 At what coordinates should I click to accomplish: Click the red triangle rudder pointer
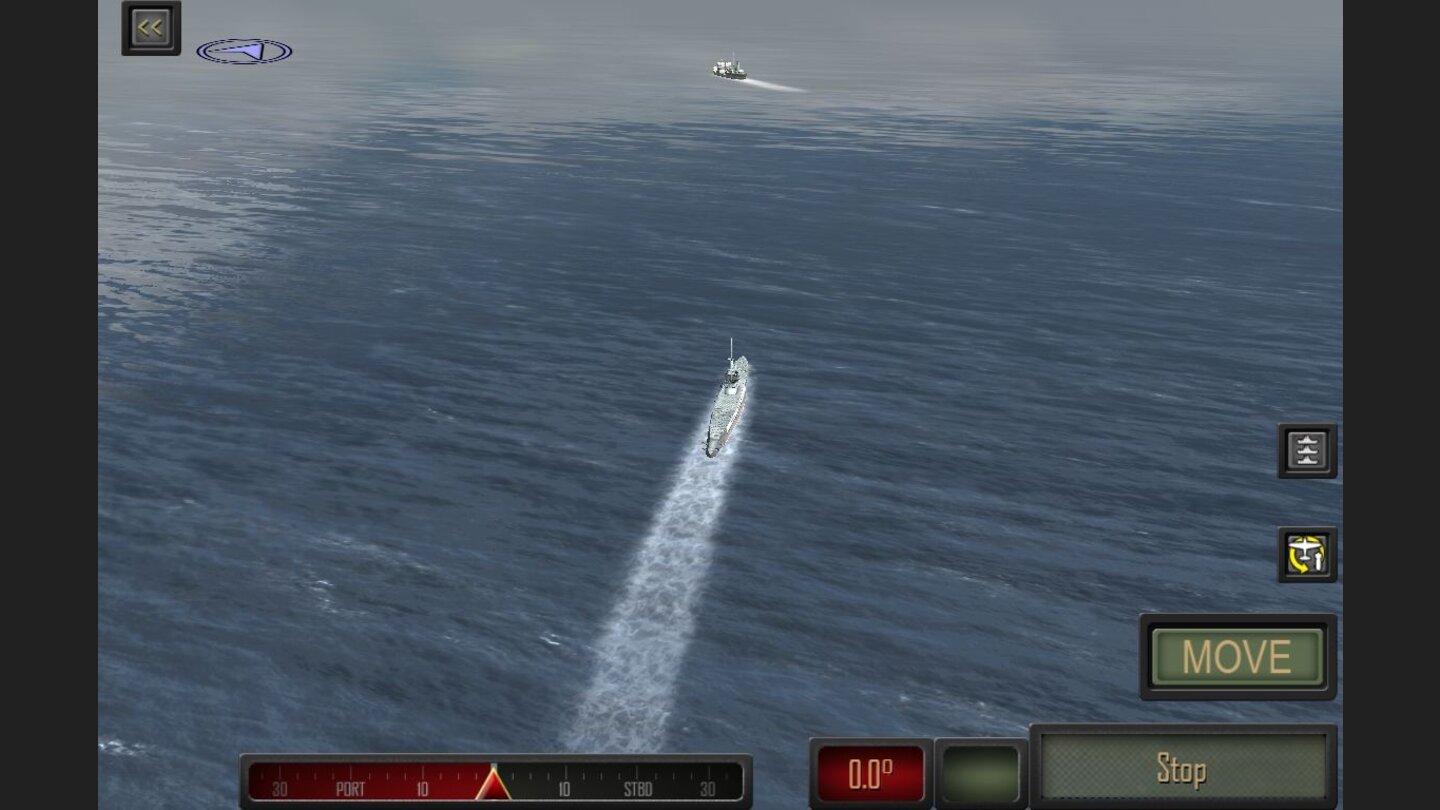pos(493,783)
